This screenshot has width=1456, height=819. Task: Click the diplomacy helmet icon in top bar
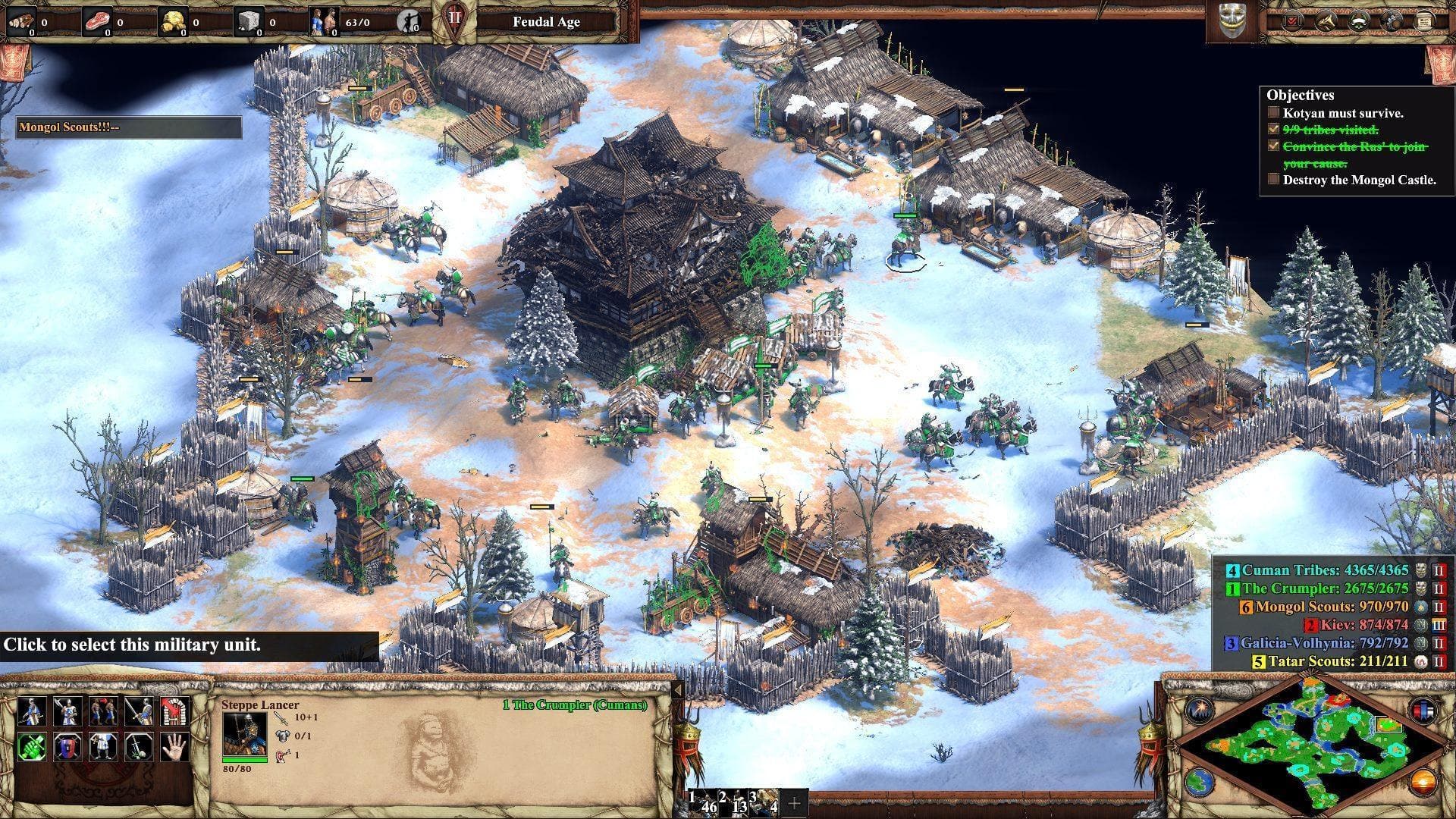(x=1390, y=21)
